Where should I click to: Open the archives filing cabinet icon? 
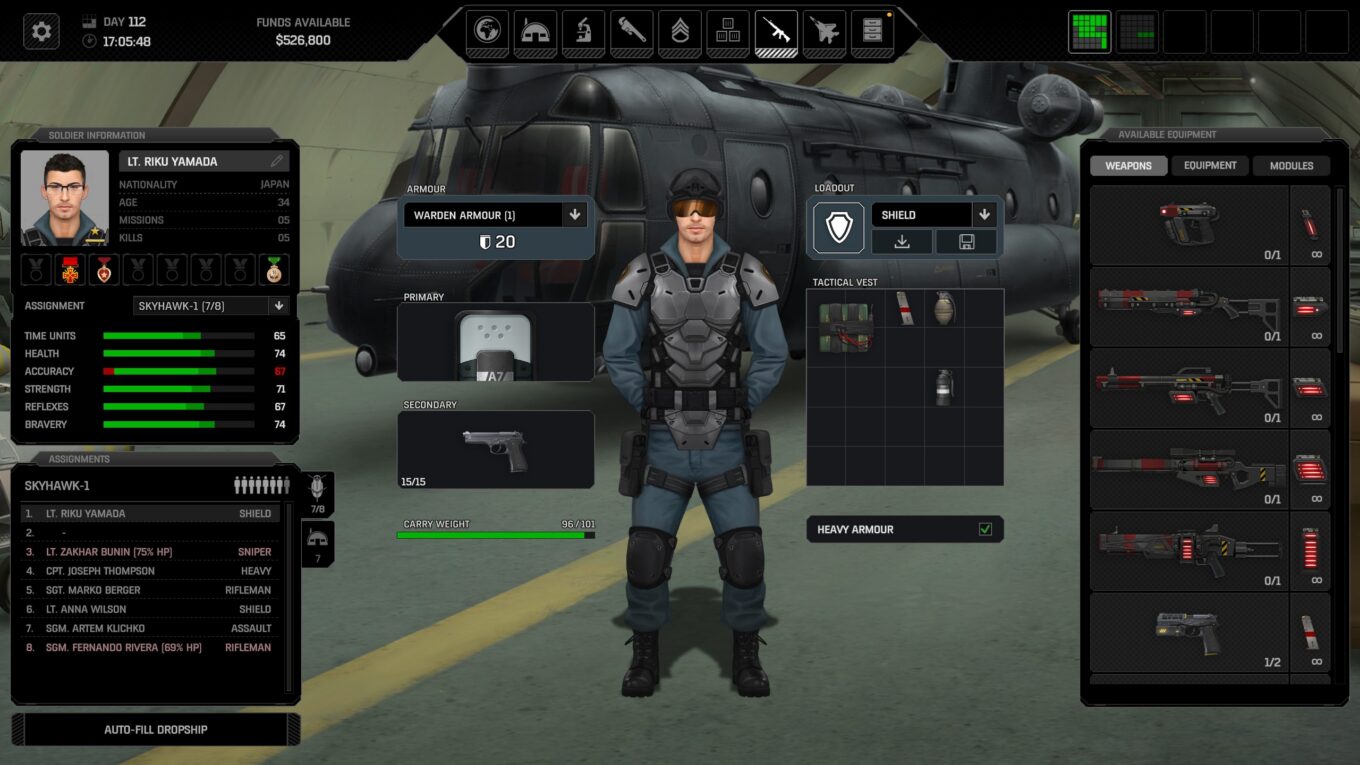click(823, 31)
